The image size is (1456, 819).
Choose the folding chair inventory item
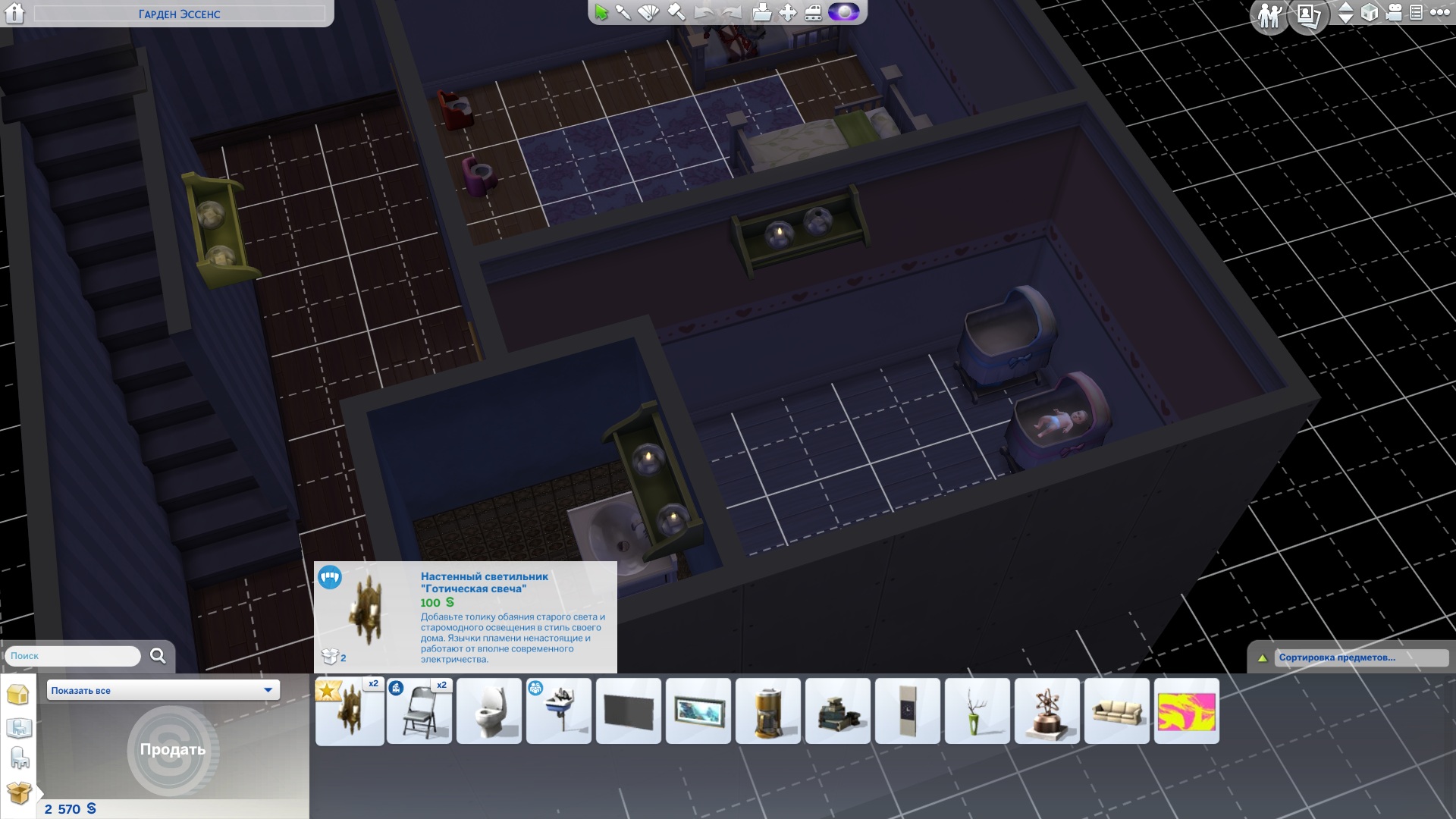click(419, 711)
